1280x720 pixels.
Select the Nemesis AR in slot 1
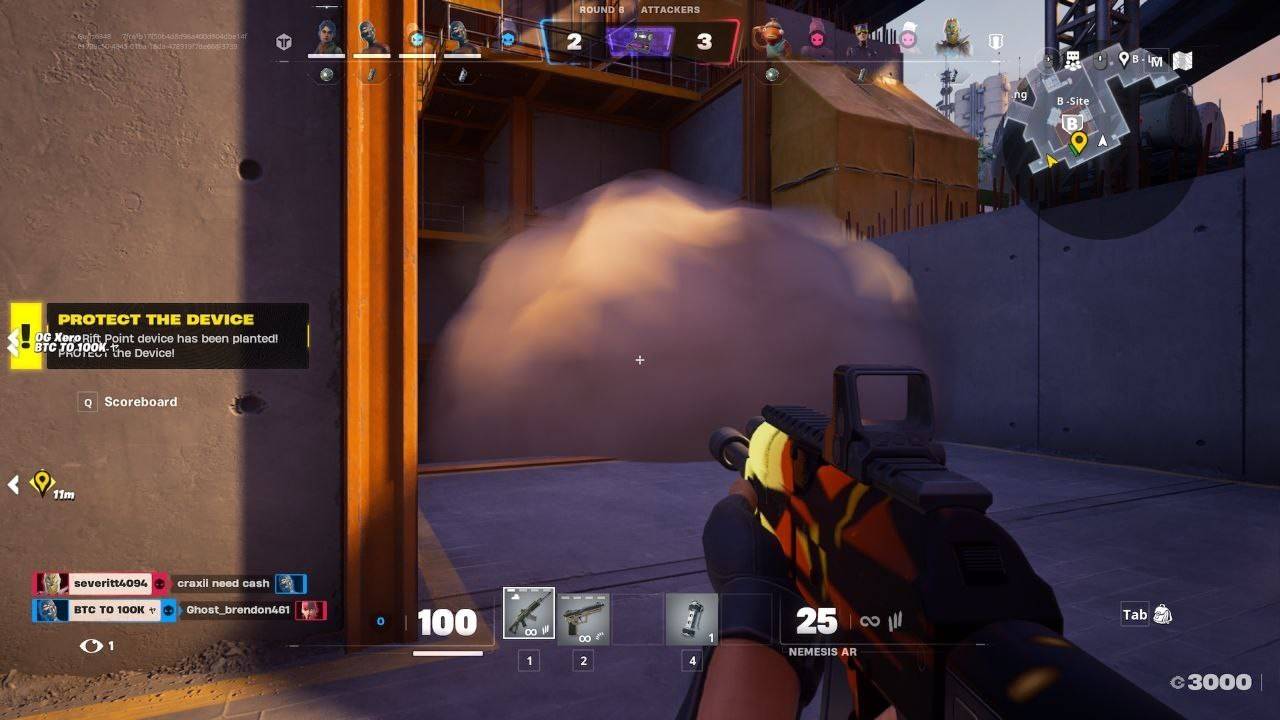coord(527,614)
